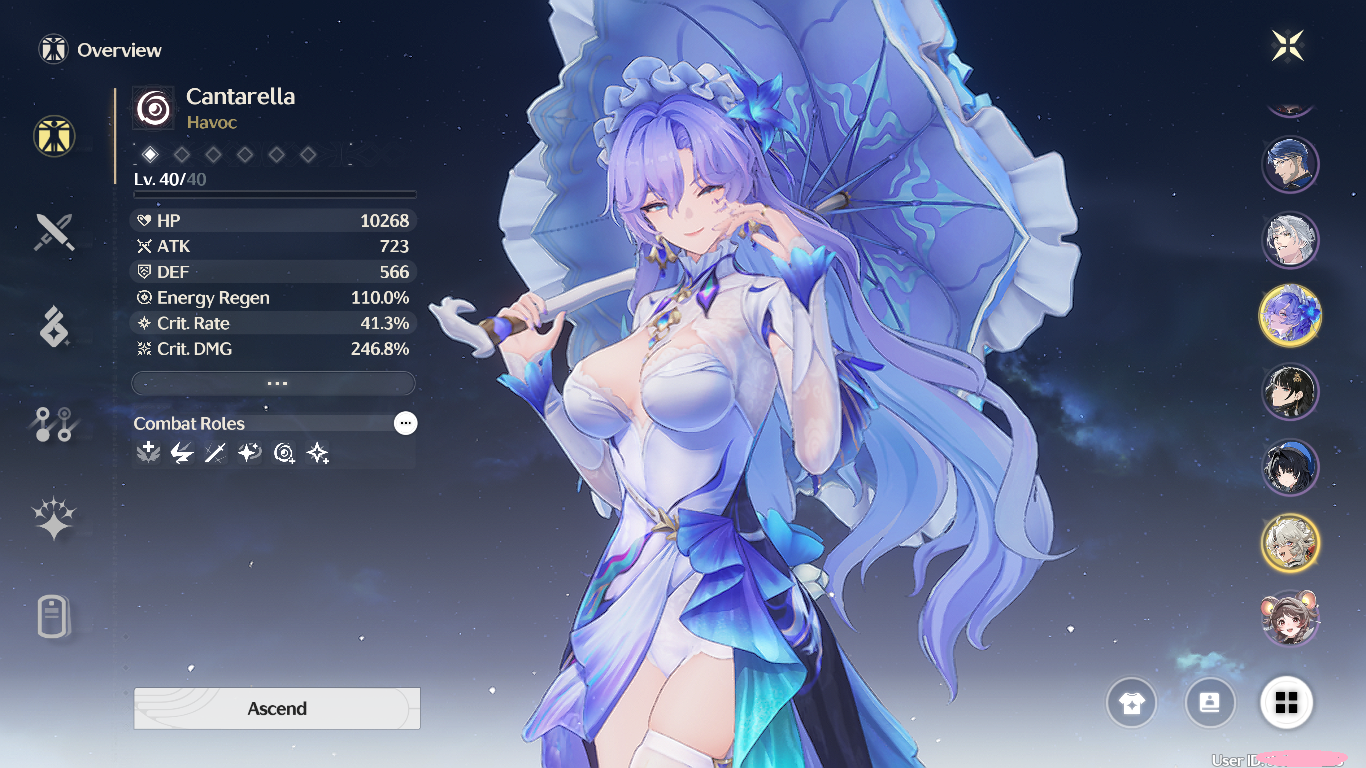1366x768 pixels.
Task: Select the blue-haired bearded man with glasses portrait
Action: coord(1290,165)
